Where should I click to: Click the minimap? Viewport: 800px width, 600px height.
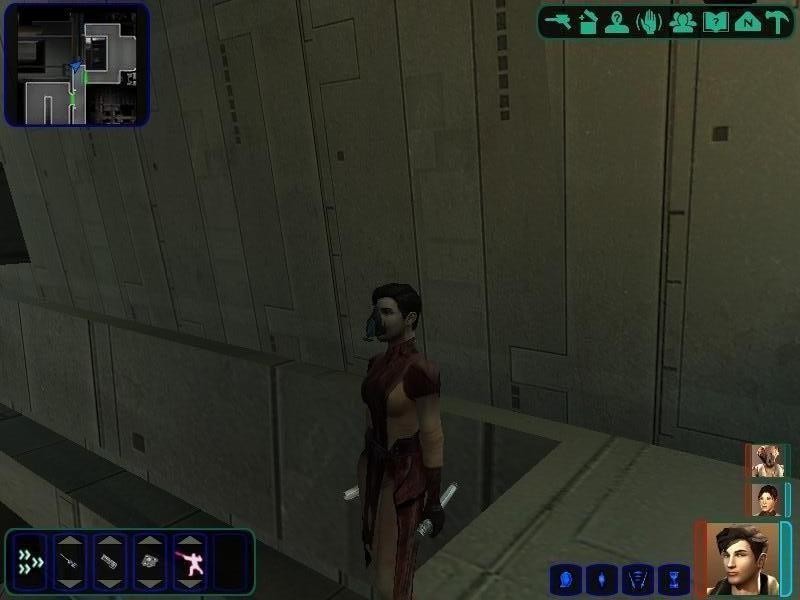click(77, 64)
